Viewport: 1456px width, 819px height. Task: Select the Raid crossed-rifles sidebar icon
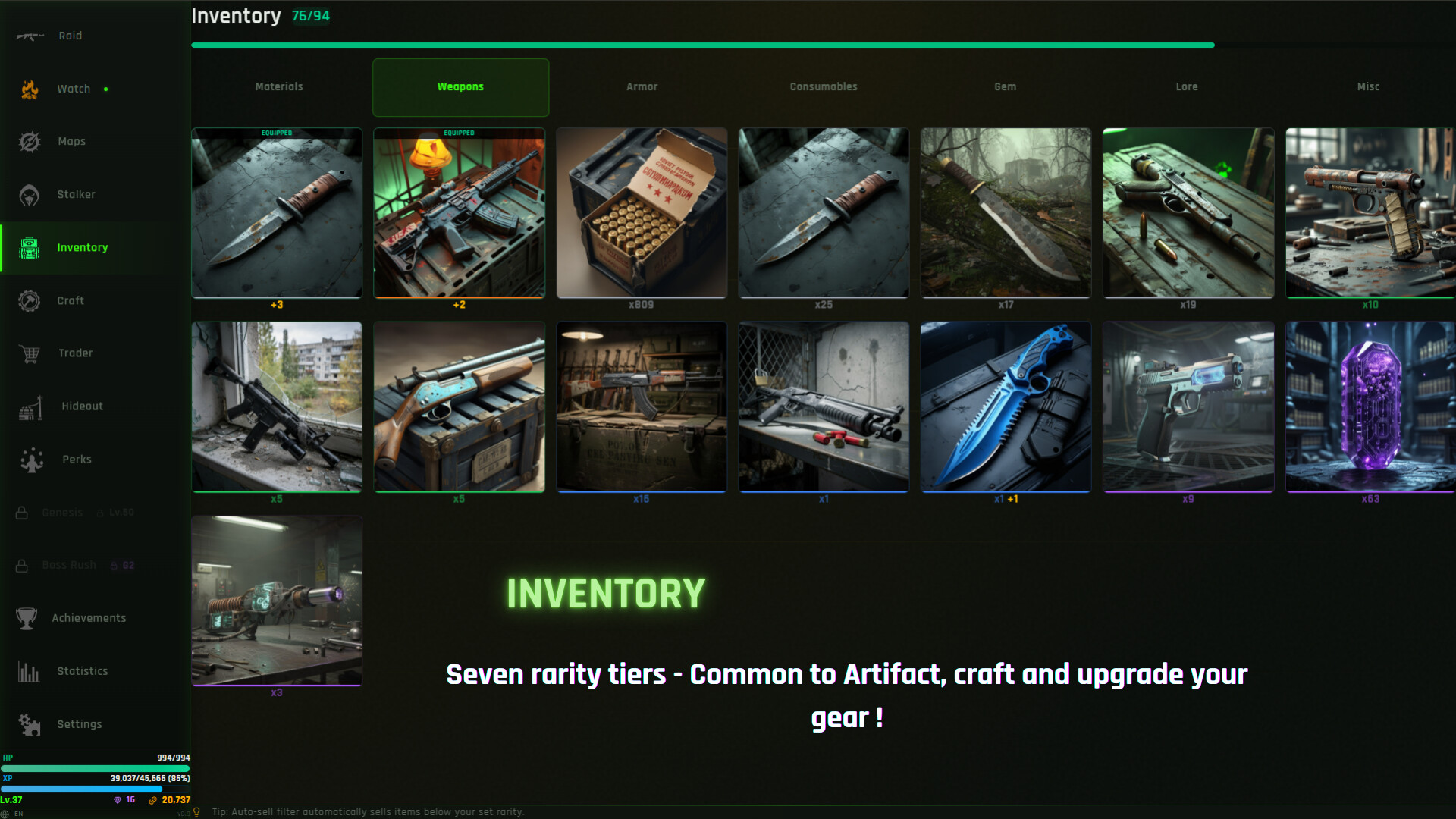pos(30,35)
